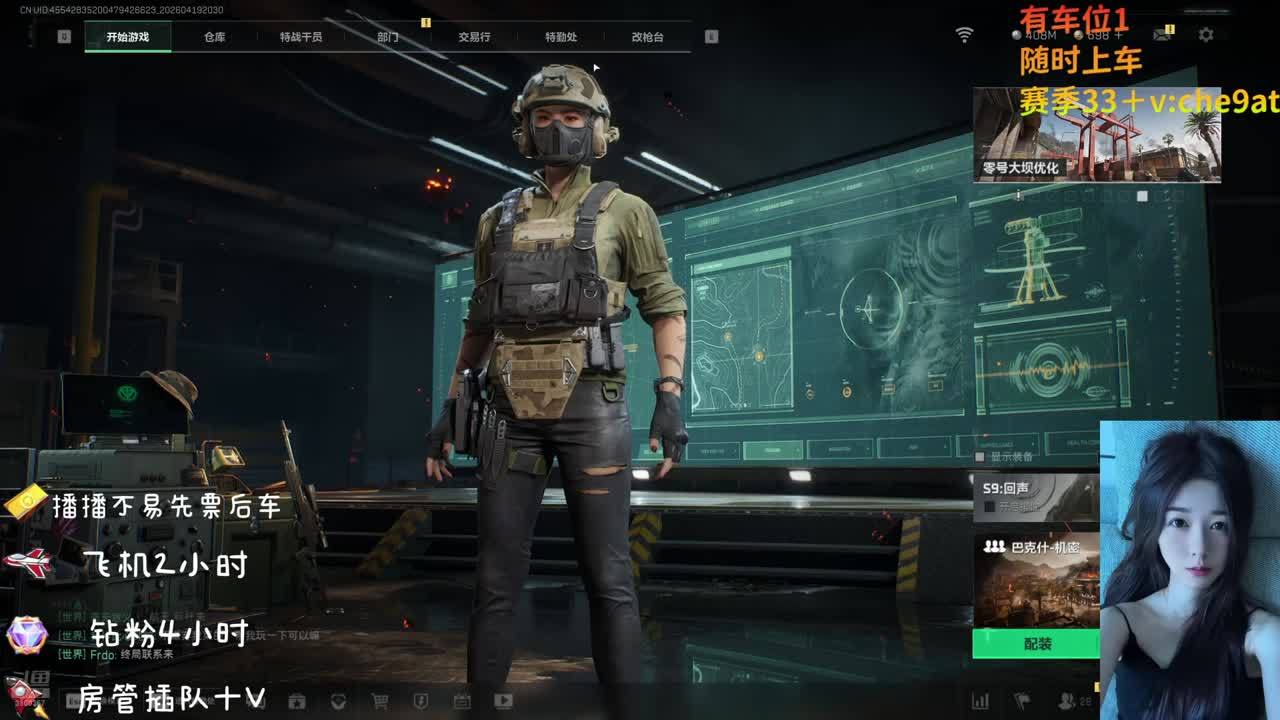Open the 改枪台 gunsmith tab
The image size is (1280, 720).
click(647, 37)
